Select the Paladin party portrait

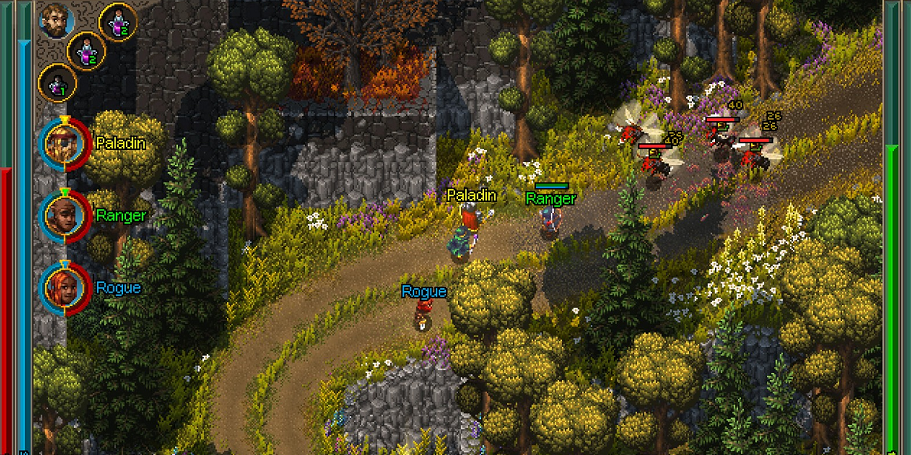pyautogui.click(x=64, y=143)
